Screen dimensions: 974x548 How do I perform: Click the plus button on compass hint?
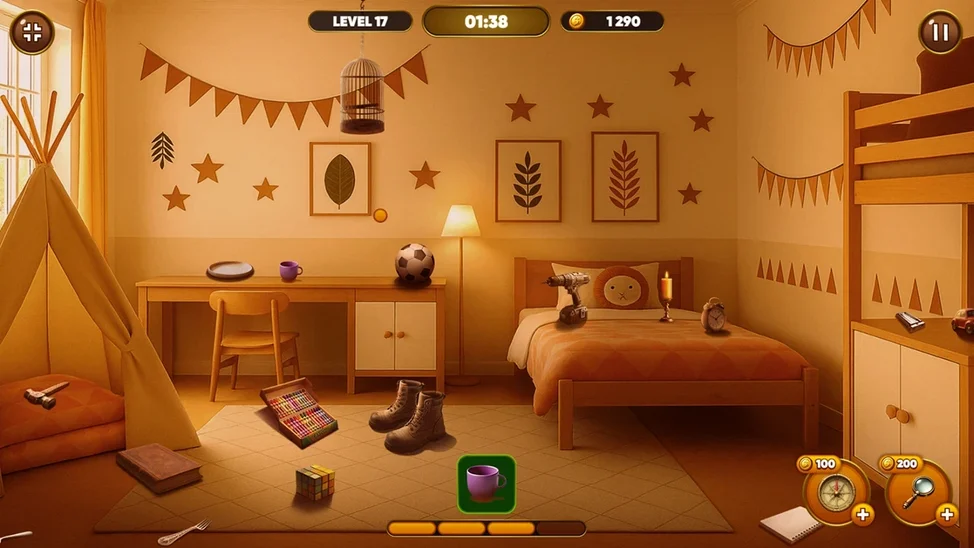pos(862,514)
